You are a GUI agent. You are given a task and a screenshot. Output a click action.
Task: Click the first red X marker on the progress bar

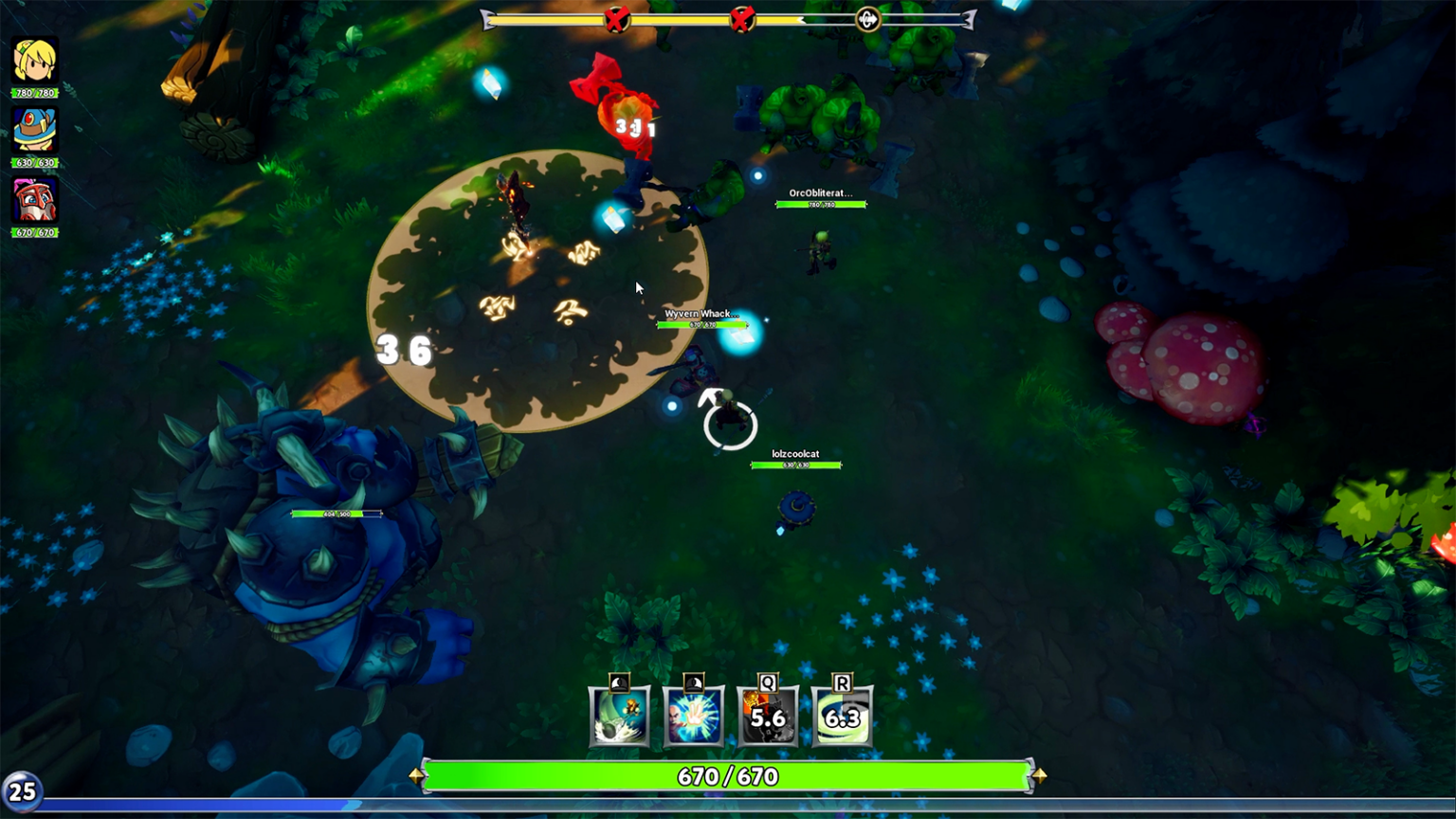click(x=616, y=18)
